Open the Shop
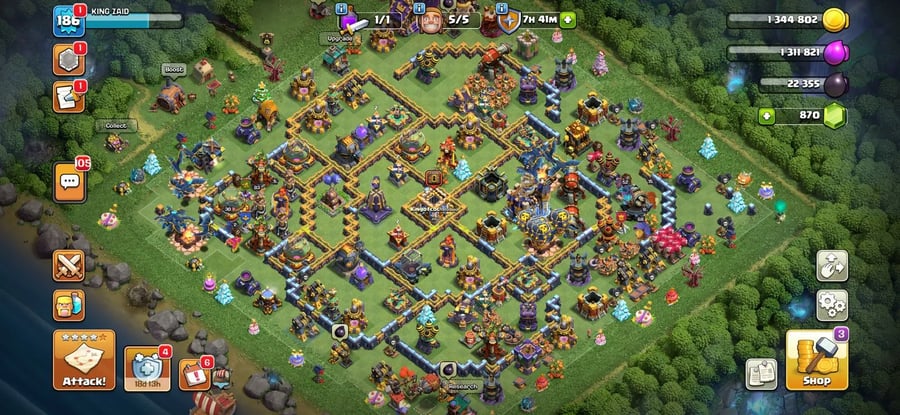The height and width of the screenshot is (415, 900). [x=817, y=360]
